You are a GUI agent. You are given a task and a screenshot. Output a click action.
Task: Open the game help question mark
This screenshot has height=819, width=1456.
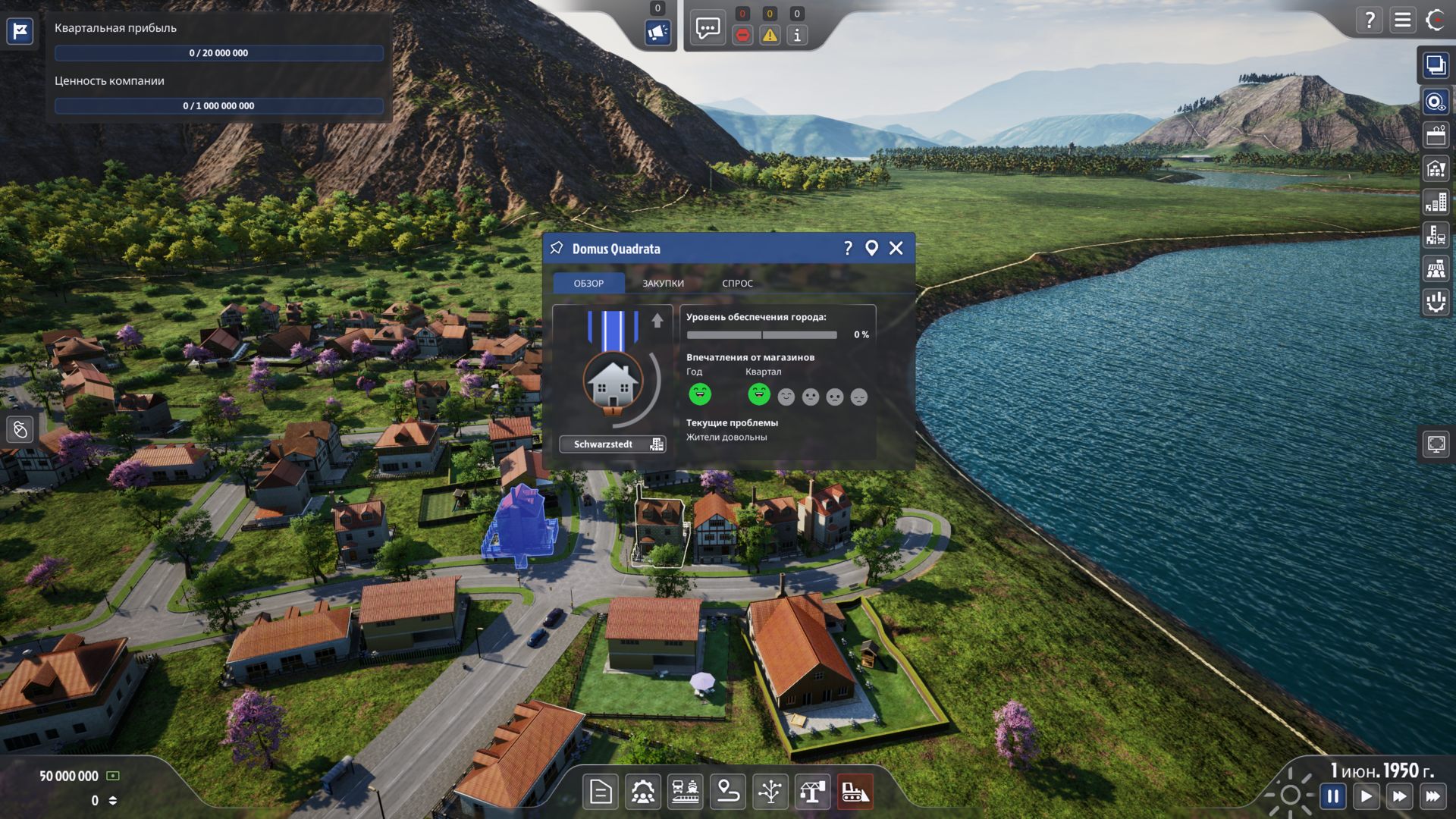tap(1370, 20)
